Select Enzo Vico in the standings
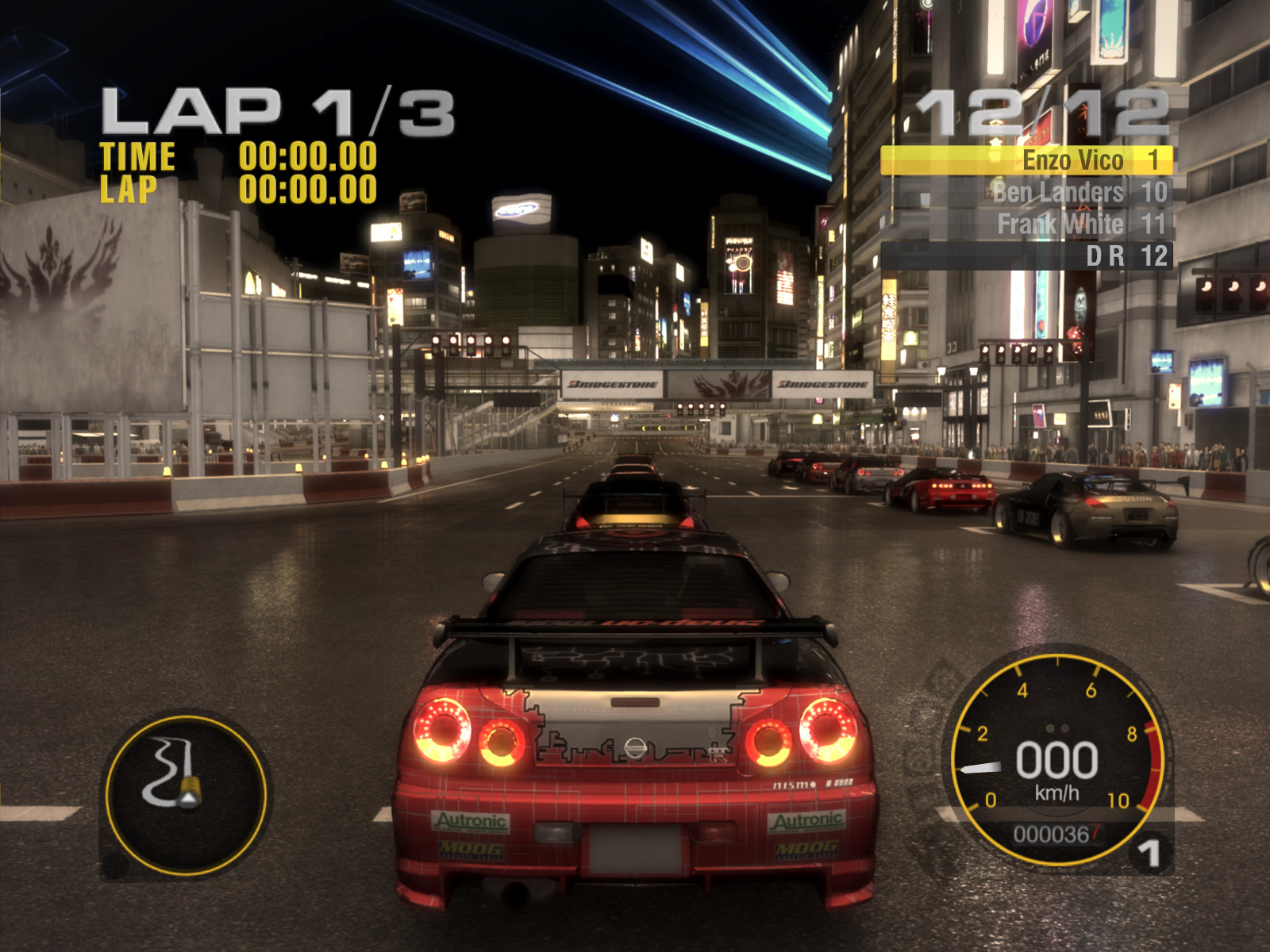The height and width of the screenshot is (952, 1270). [1027, 160]
